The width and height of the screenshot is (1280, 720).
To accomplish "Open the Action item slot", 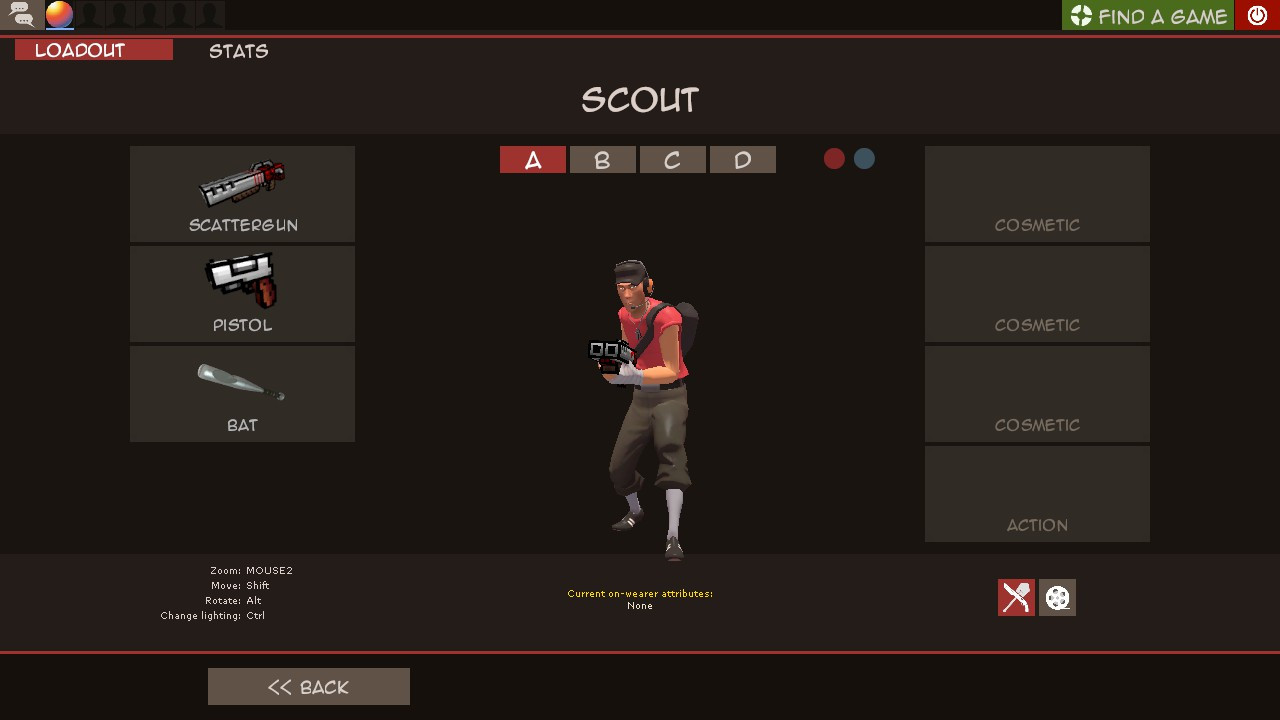I will [1036, 493].
